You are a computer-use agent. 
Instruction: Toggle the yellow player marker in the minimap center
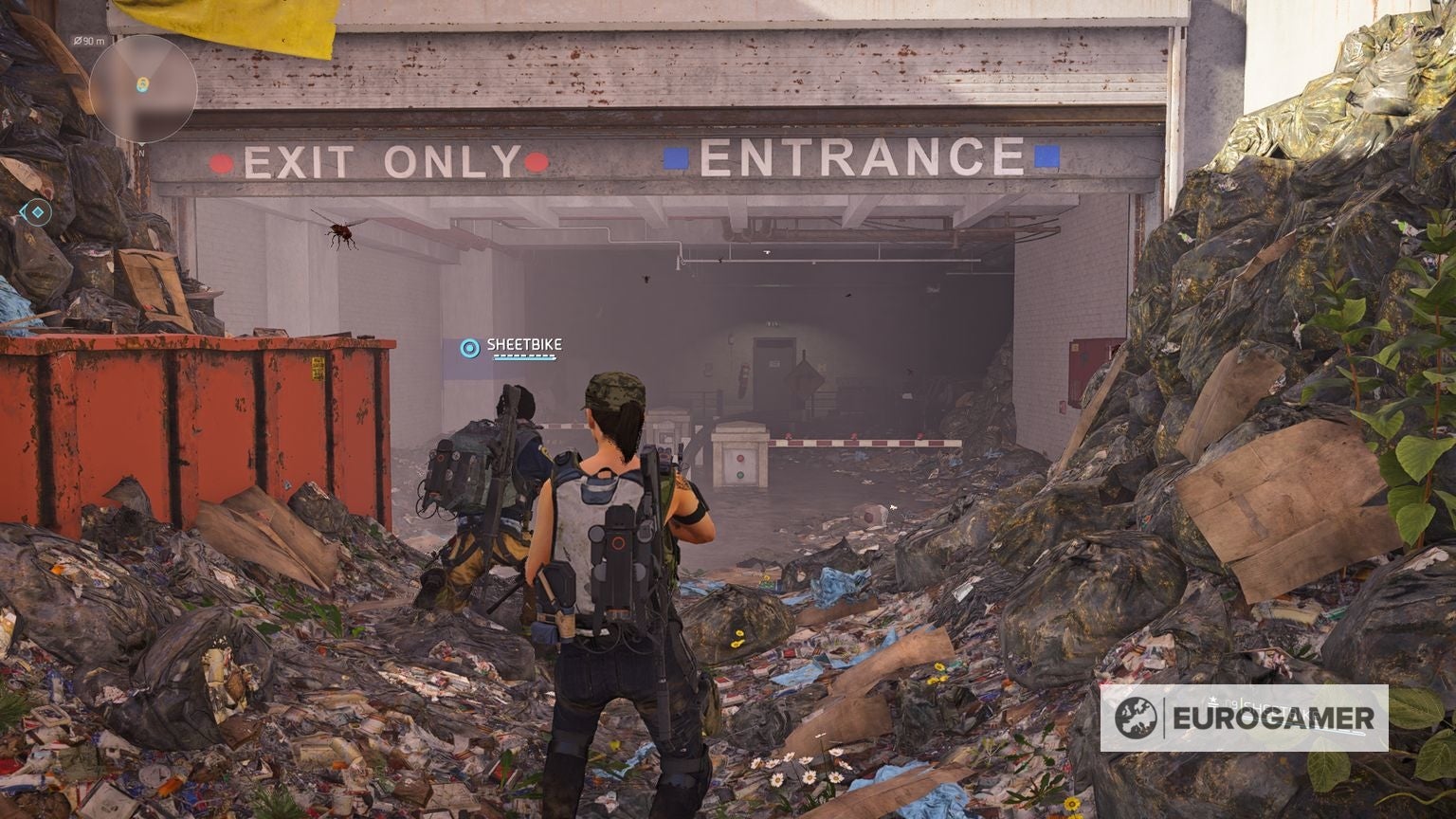(x=141, y=82)
